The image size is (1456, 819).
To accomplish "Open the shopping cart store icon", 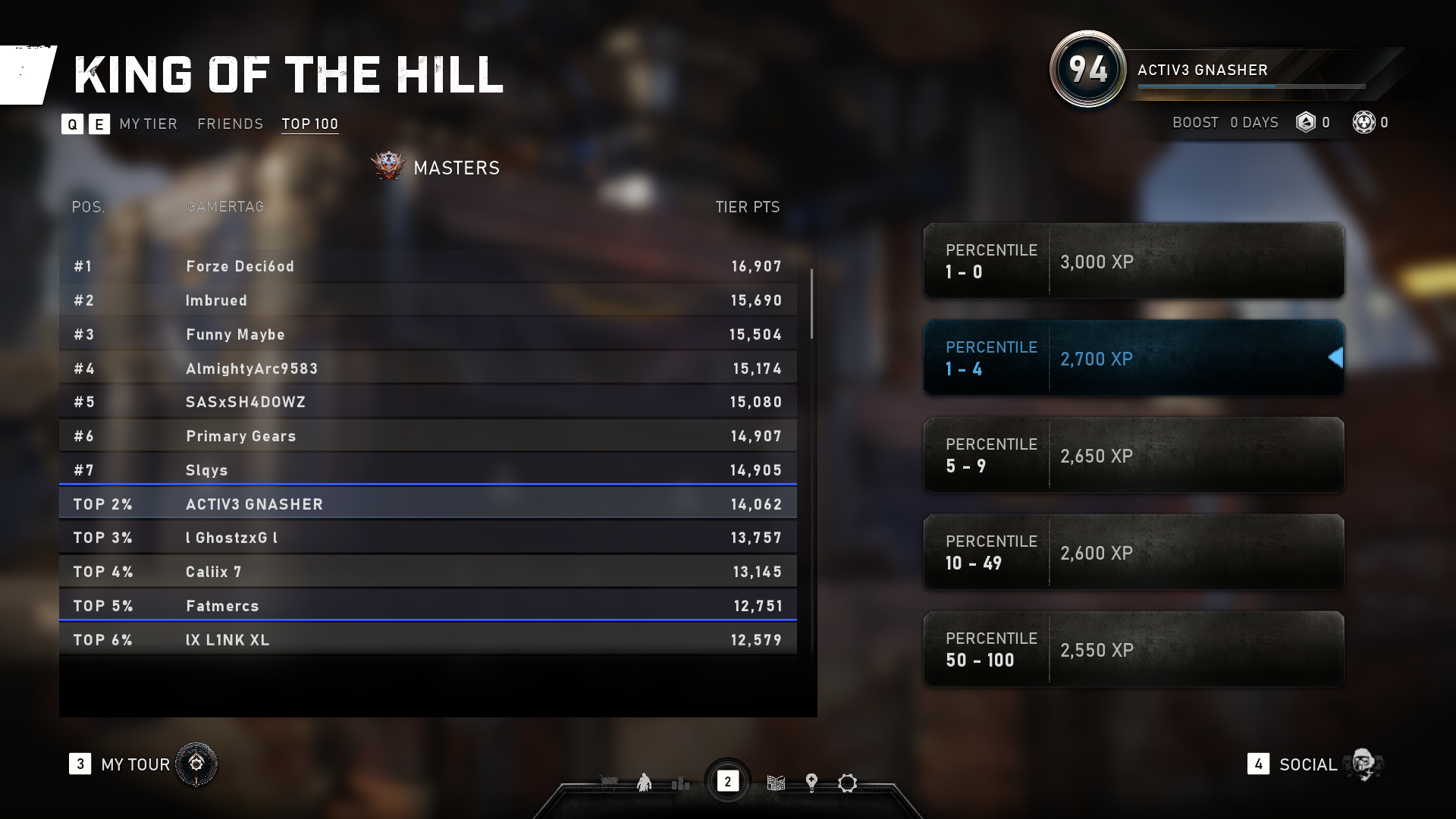I will click(x=608, y=783).
